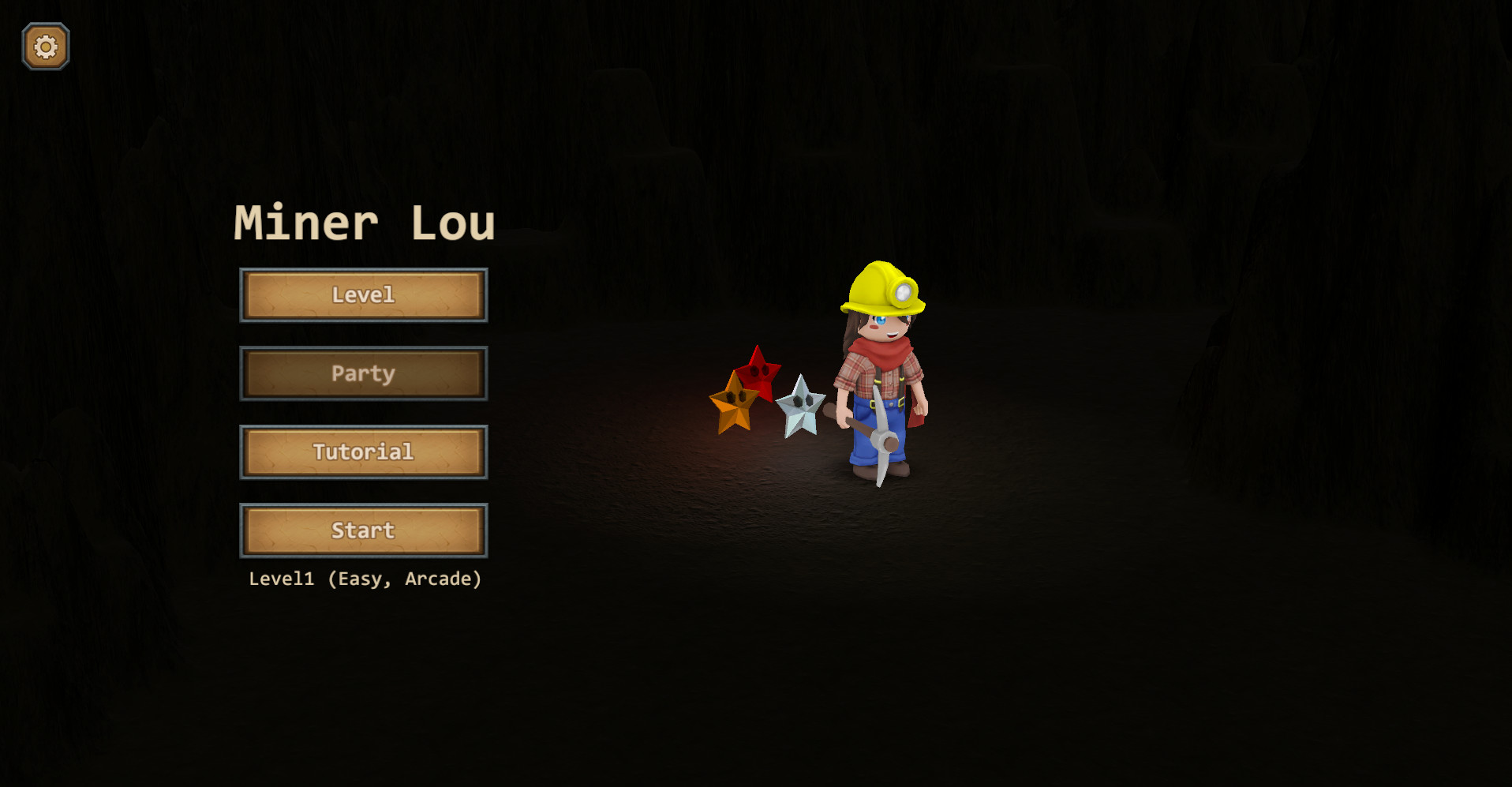The height and width of the screenshot is (787, 1512).
Task: Click the Level button border frame
Action: (244, 294)
